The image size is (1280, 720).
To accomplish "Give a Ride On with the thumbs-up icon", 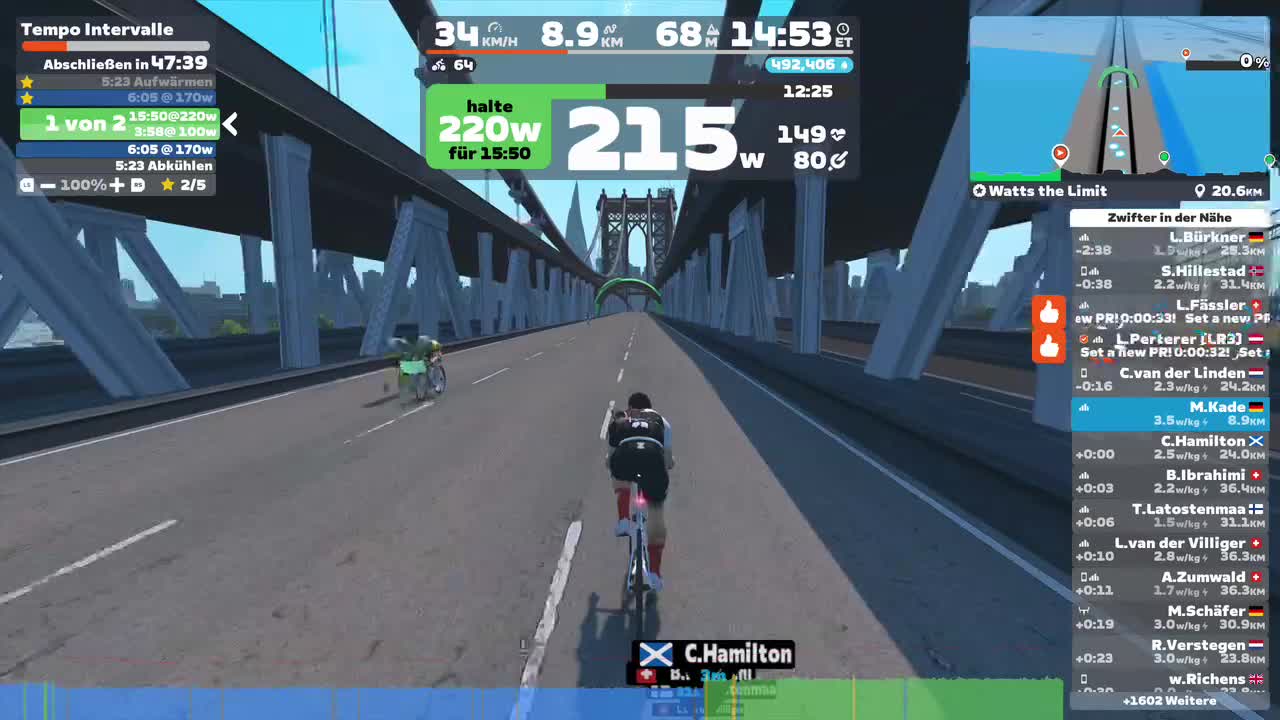I will click(1049, 312).
